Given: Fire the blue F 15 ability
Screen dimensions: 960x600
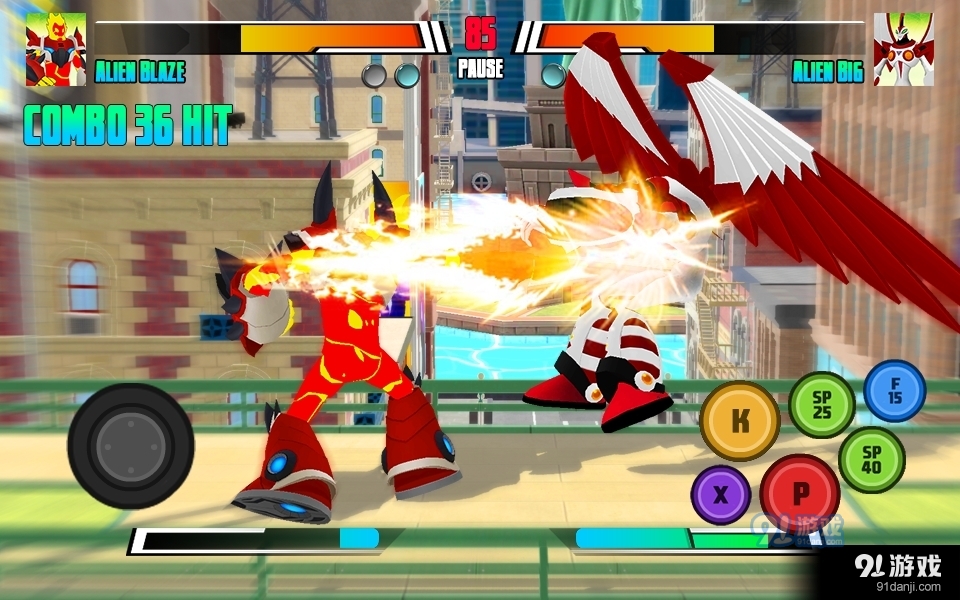Looking at the screenshot, I should [x=894, y=390].
